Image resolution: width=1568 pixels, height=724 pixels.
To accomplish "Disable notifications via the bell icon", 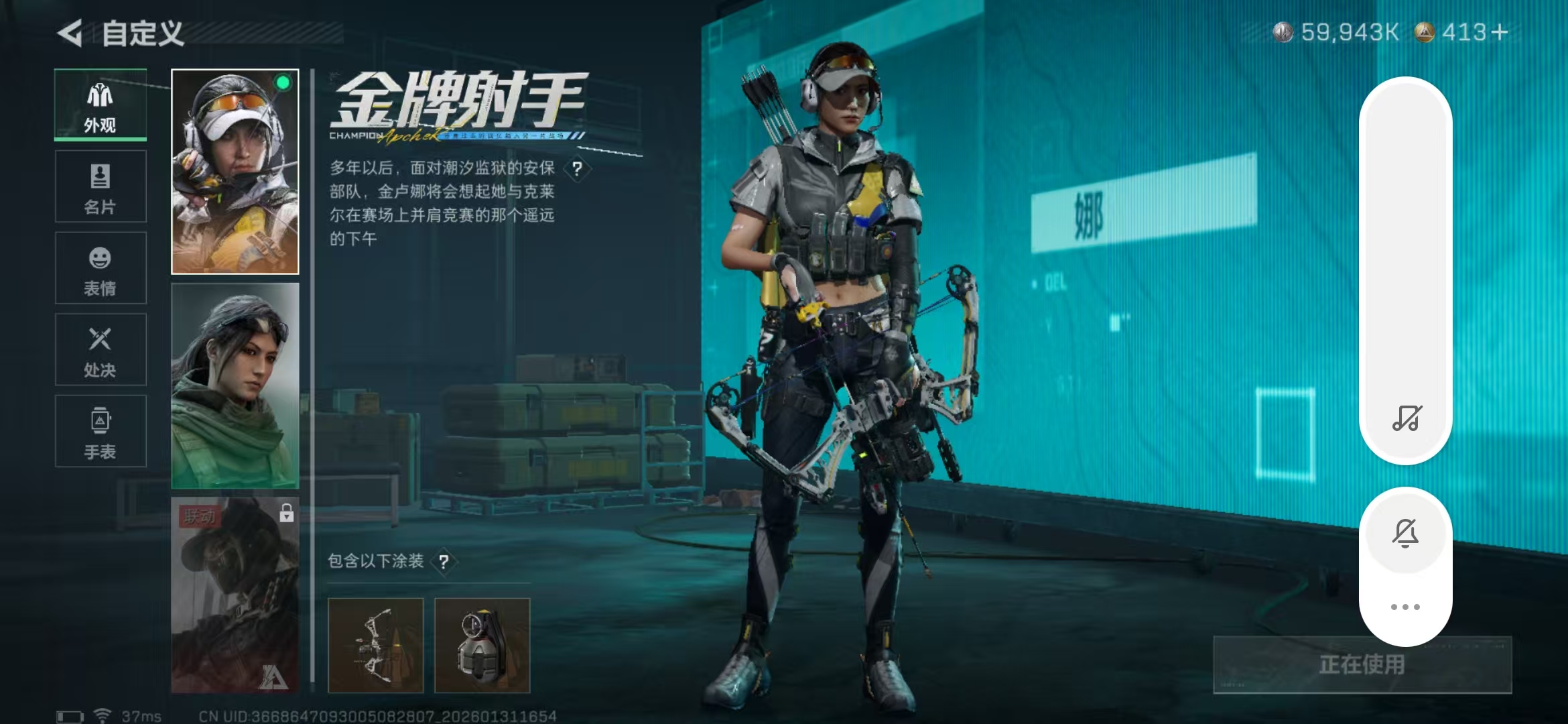I will coord(1406,531).
